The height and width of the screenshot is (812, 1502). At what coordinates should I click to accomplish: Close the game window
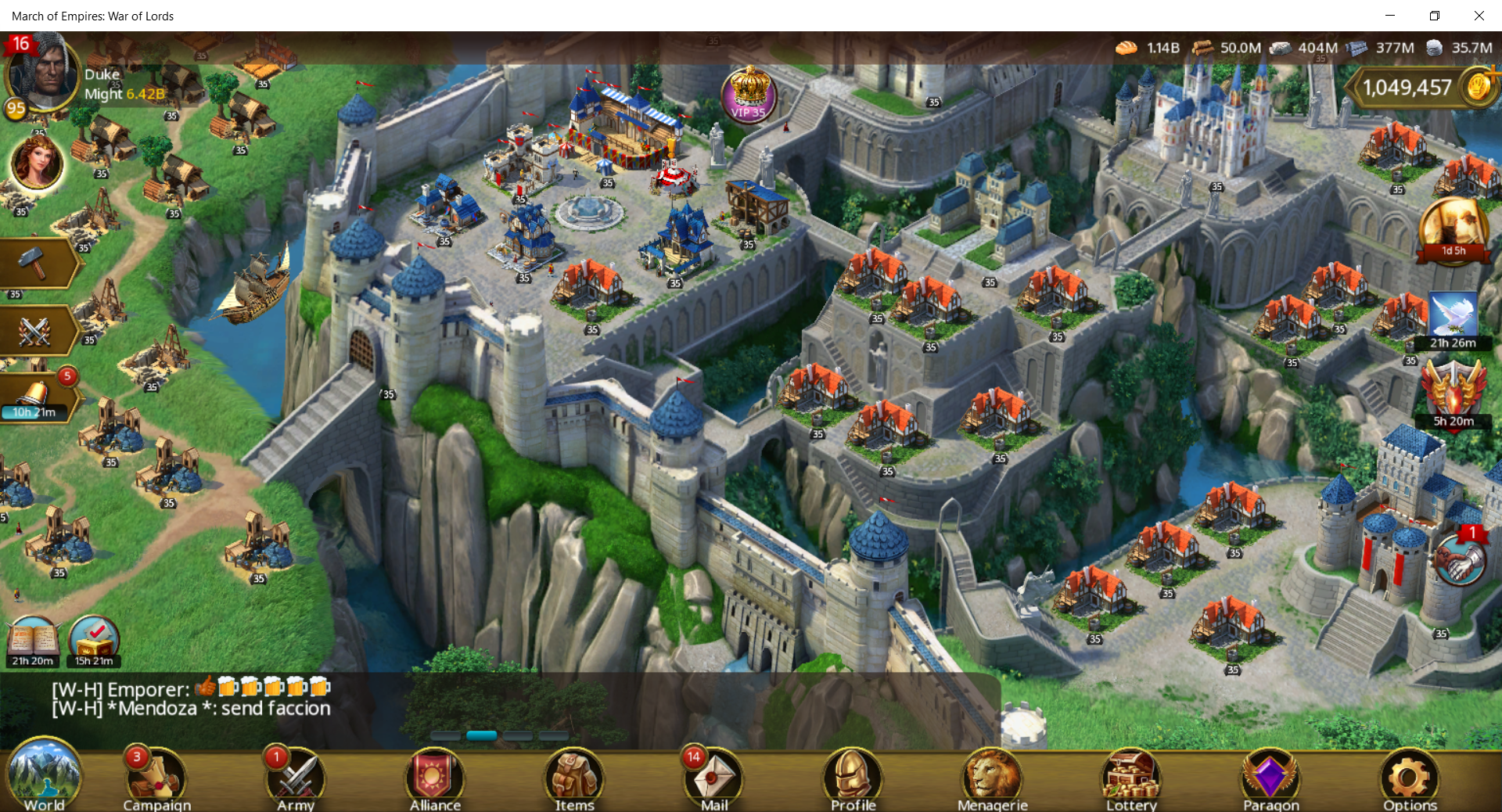1479,16
